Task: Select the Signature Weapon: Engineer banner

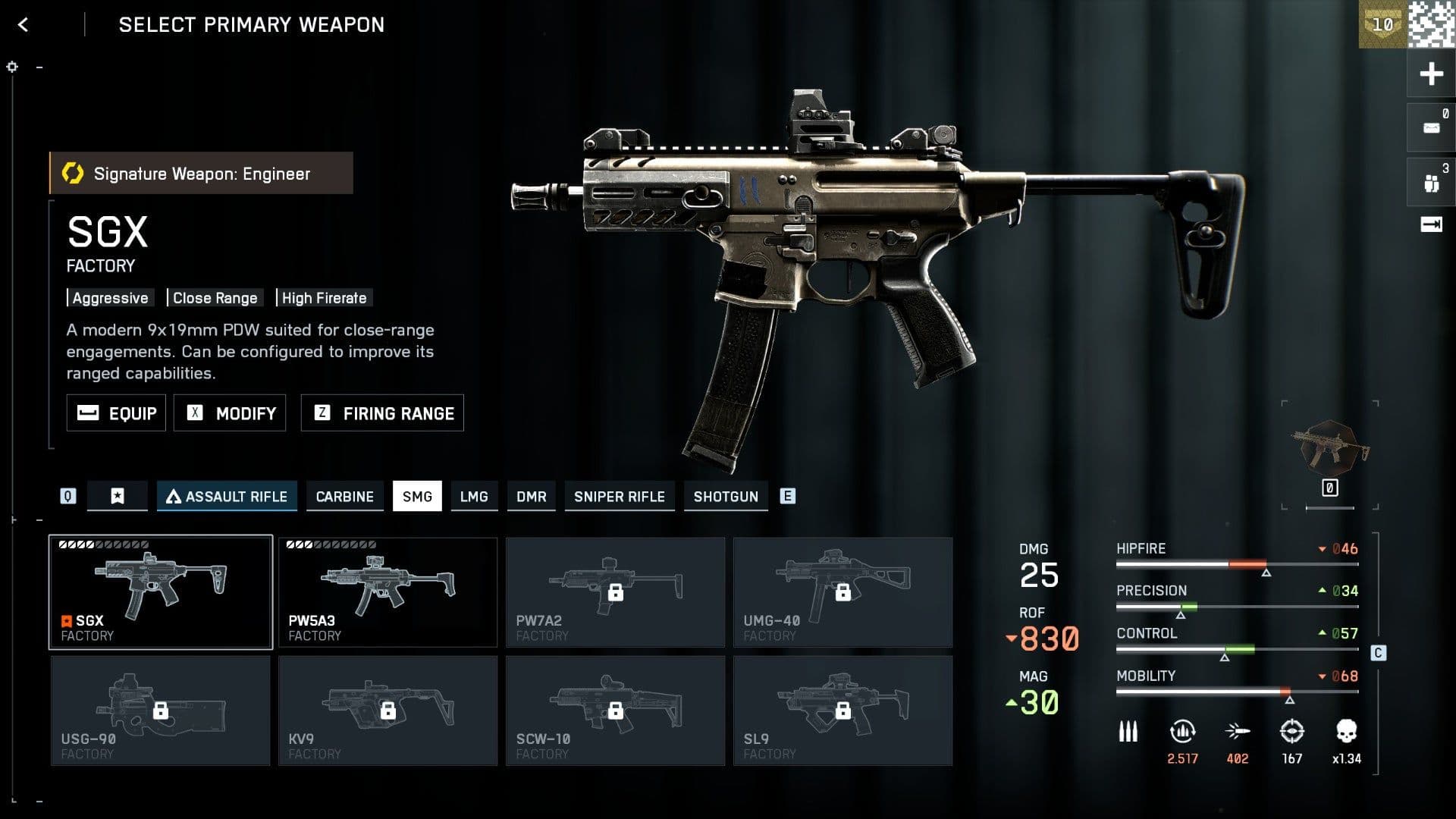Action: [201, 173]
